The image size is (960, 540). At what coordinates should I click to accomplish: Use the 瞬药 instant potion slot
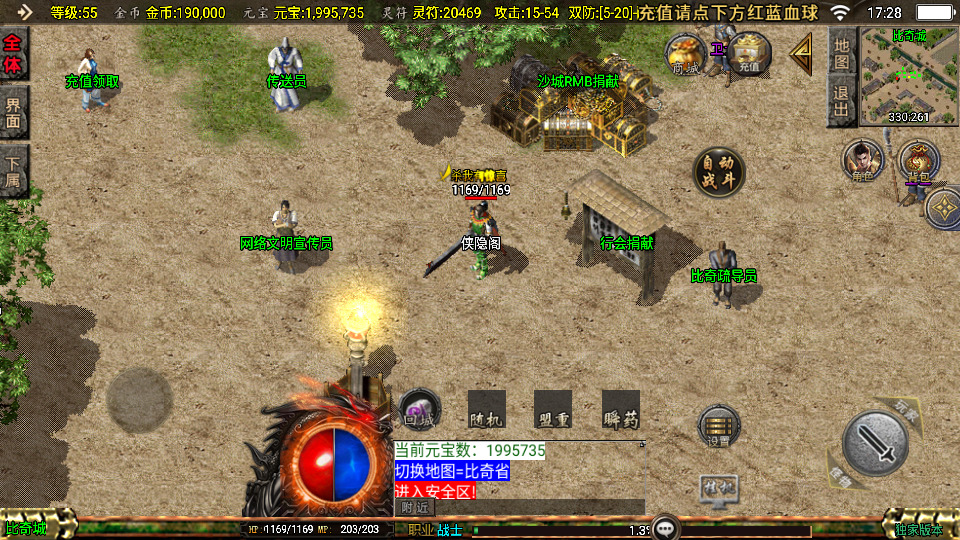[620, 410]
